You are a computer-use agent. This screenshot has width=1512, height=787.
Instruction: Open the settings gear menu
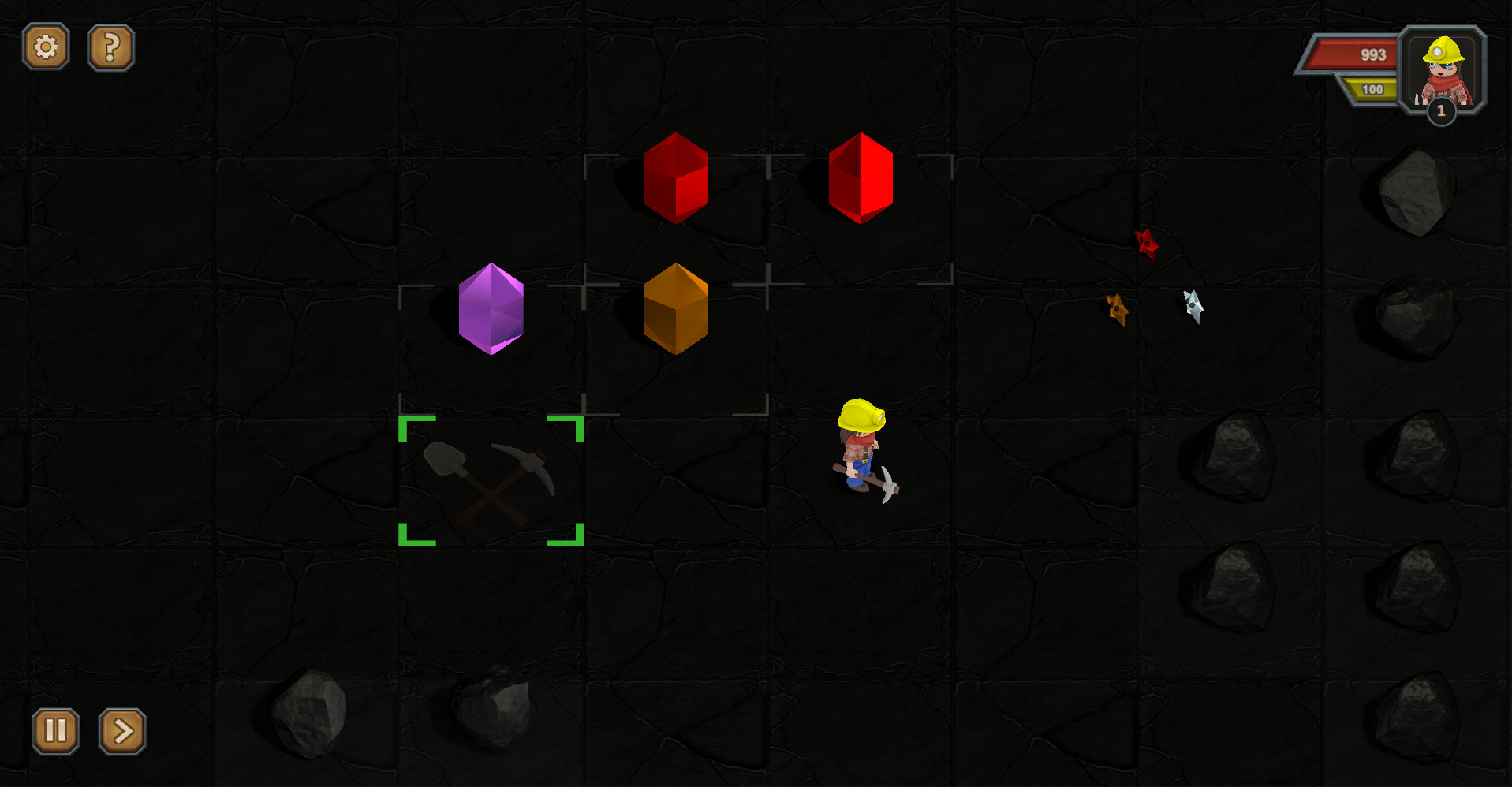[45, 47]
